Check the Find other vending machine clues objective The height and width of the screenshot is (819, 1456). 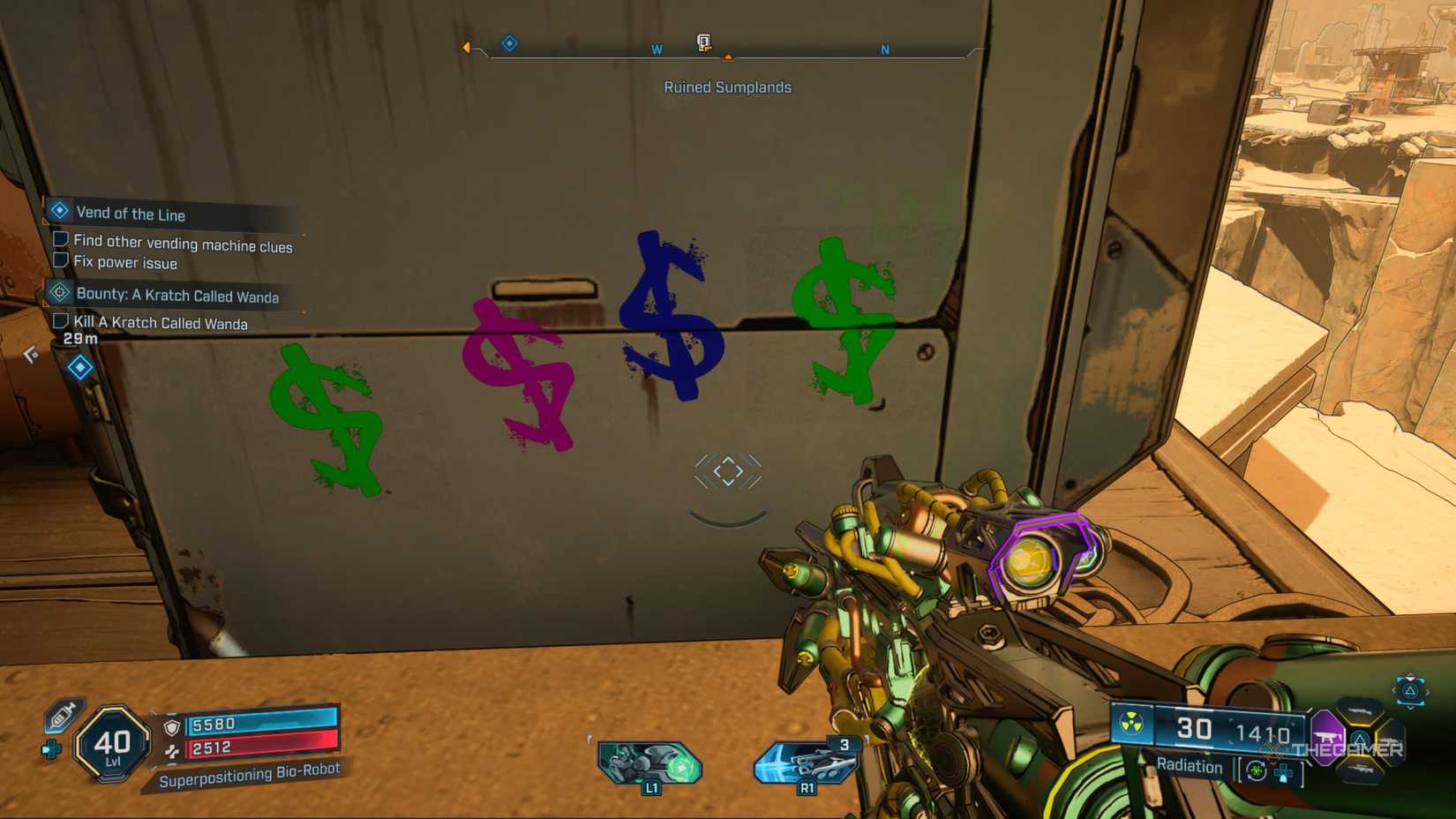pos(59,242)
